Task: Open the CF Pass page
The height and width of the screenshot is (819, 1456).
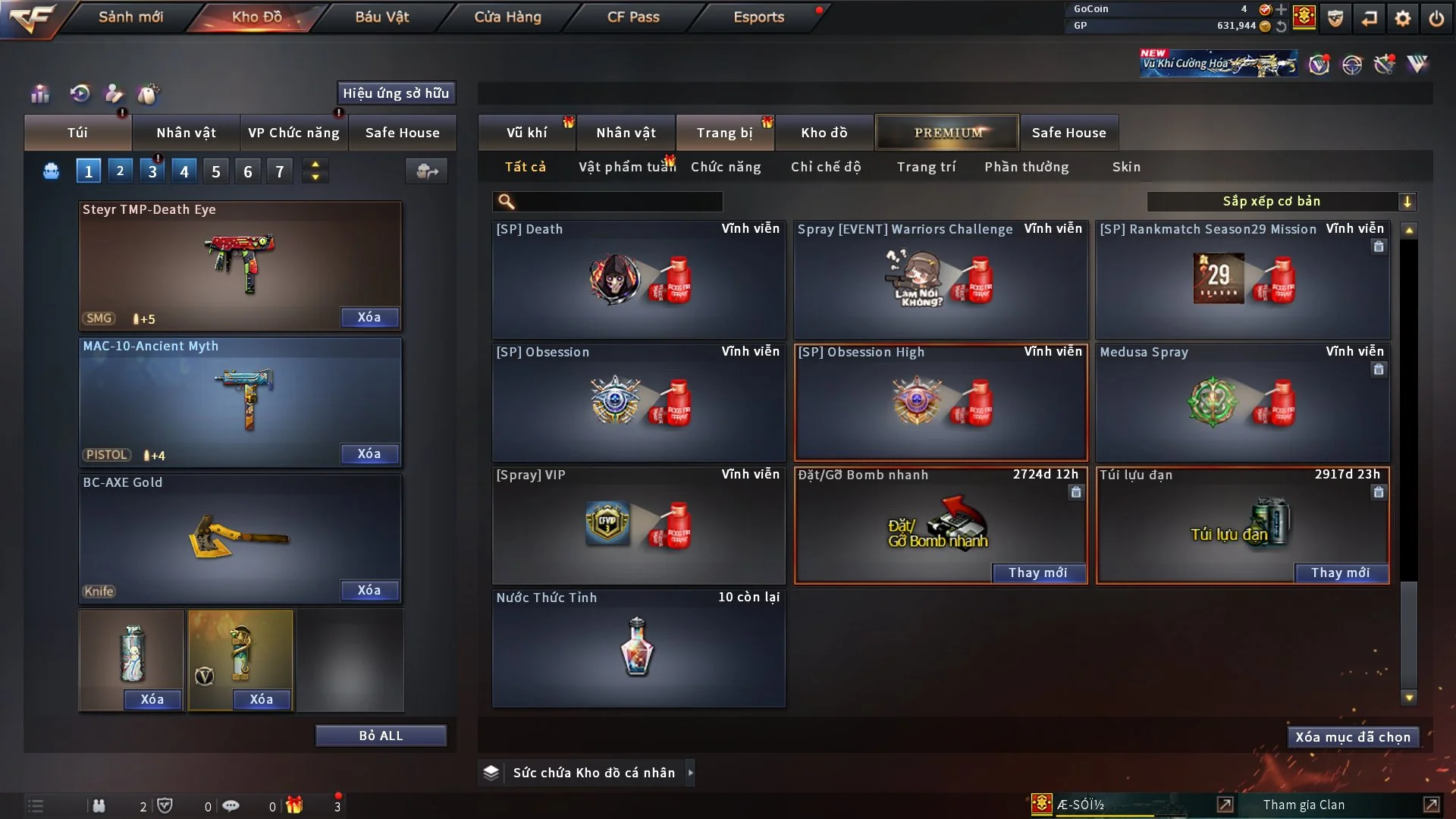Action: click(x=633, y=17)
